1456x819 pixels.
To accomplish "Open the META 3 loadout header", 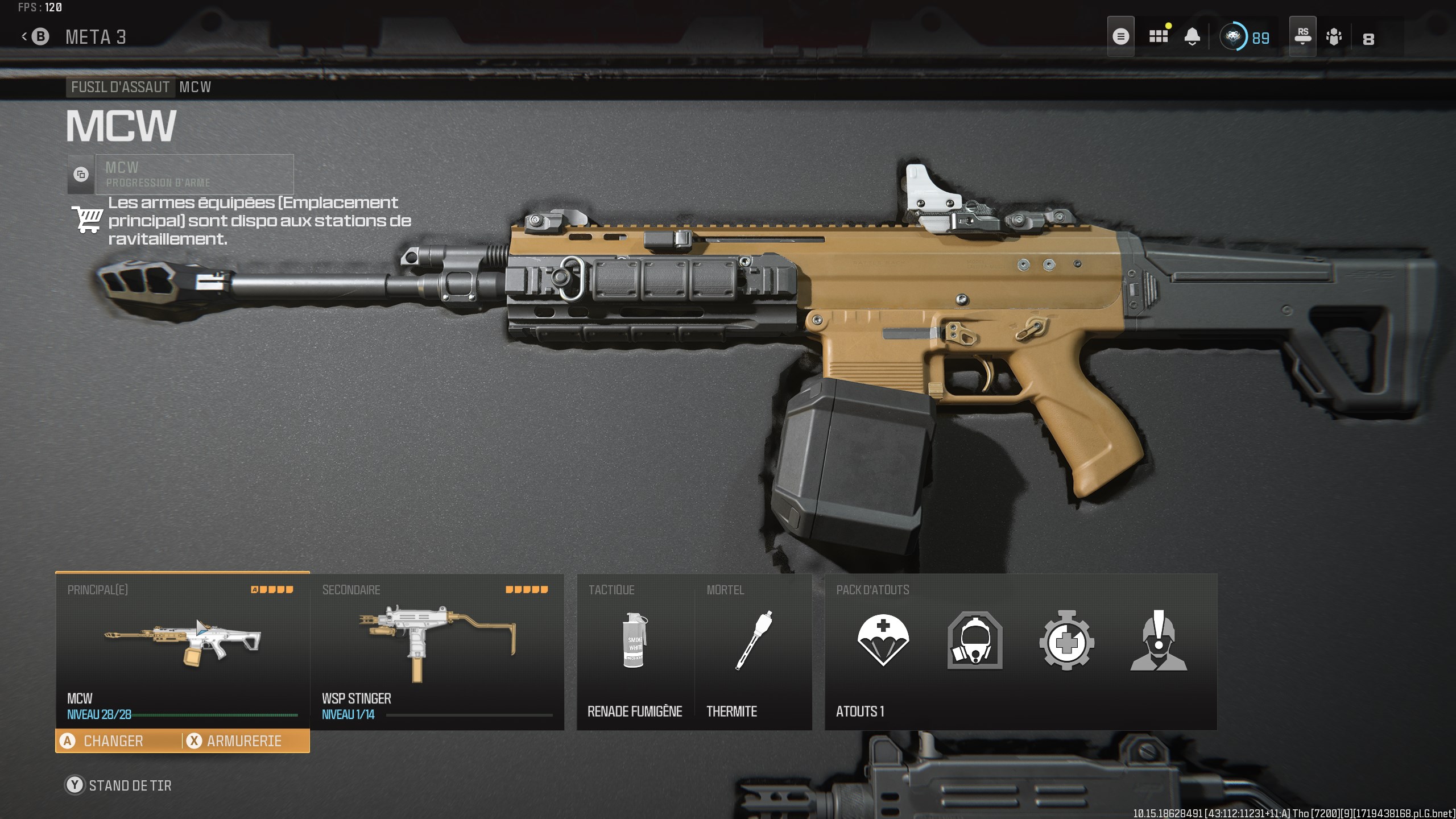I will coord(97,35).
